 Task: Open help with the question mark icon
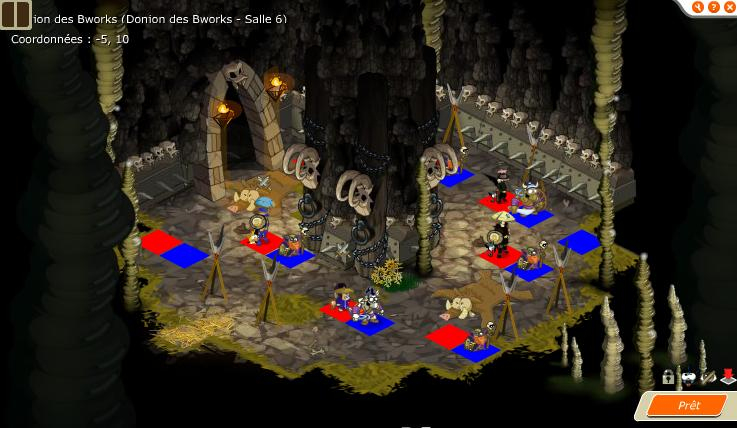point(713,7)
